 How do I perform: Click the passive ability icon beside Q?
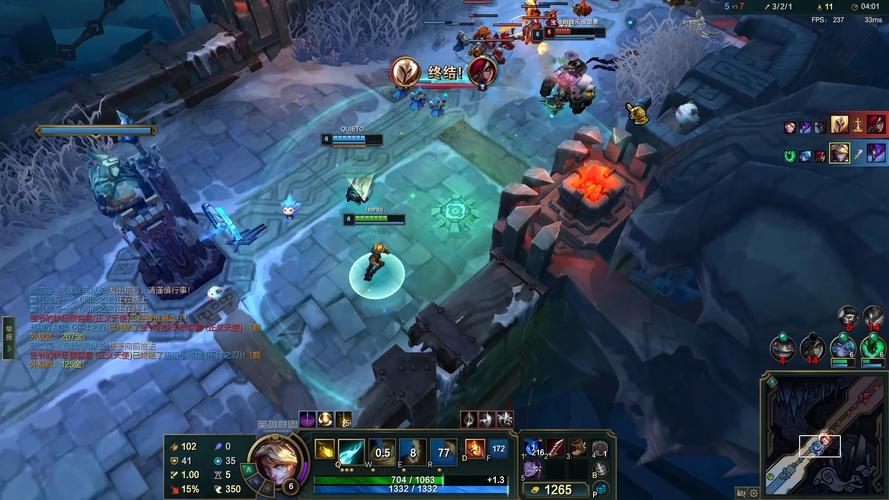[324, 450]
